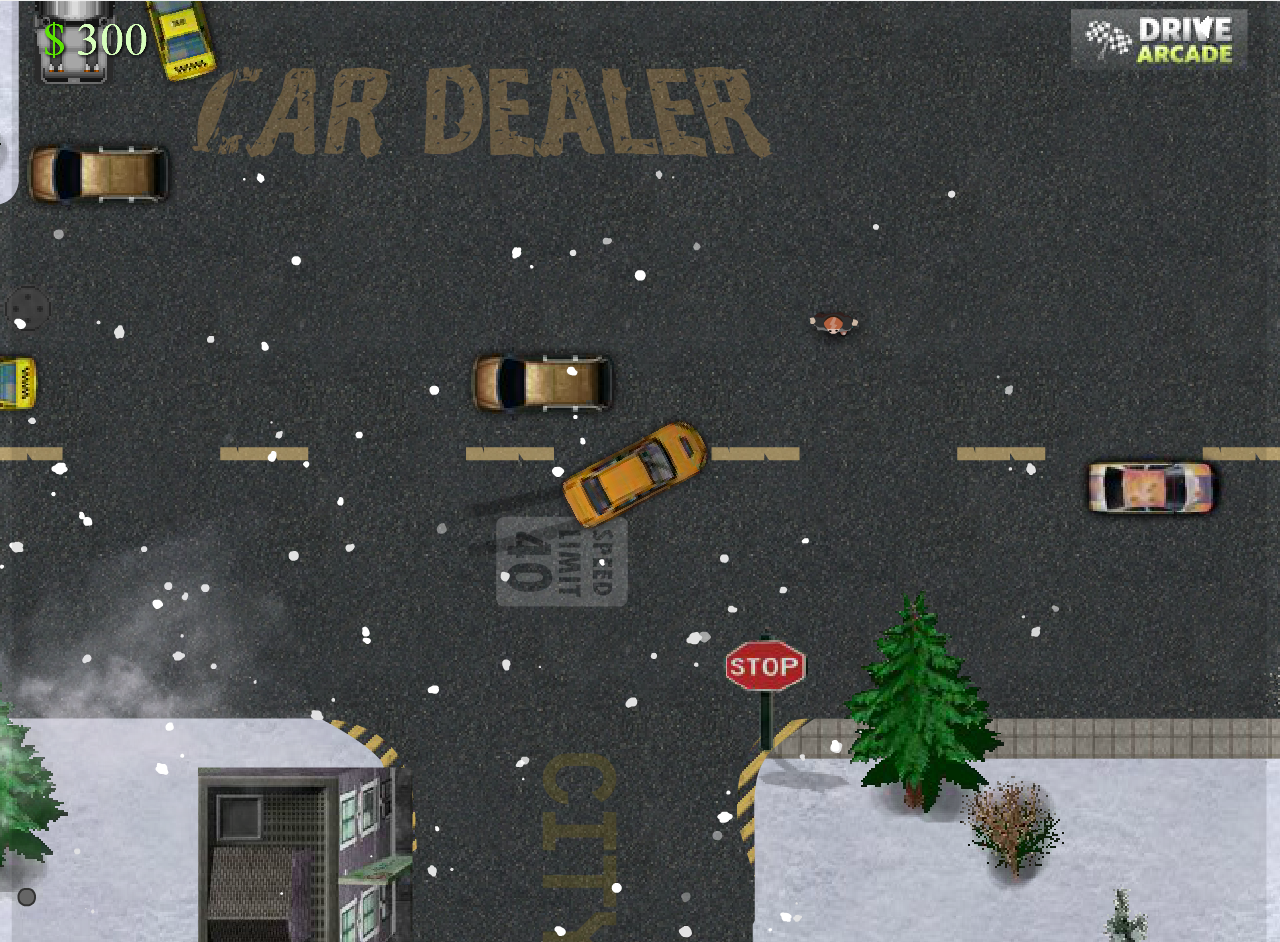Click the yellow taxi at the left edge
This screenshot has height=942, width=1280.
[8, 385]
